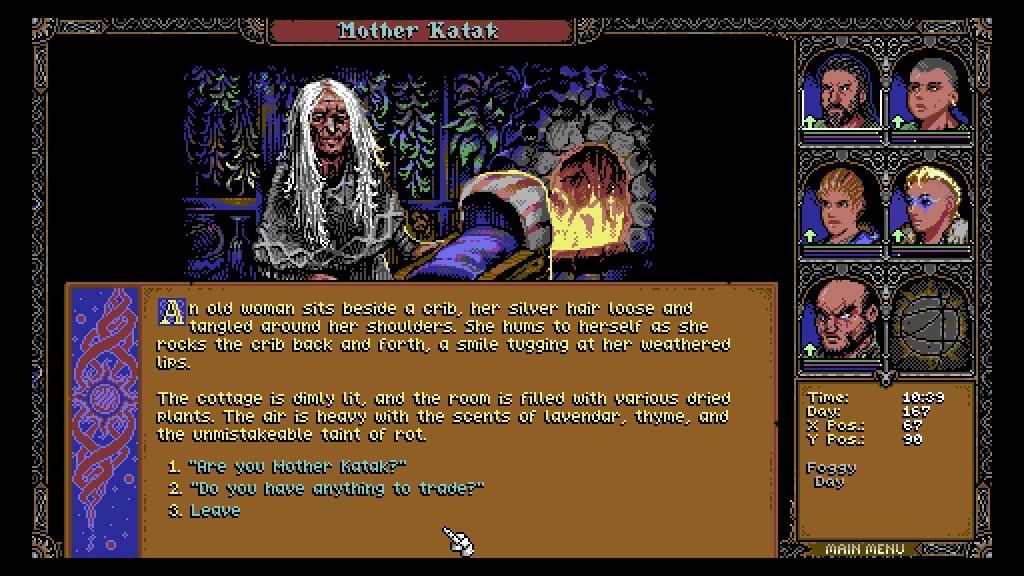Viewport: 1024px width, 576px height.
Task: Pick the blonde braided-hair party member portrait
Action: (x=841, y=206)
